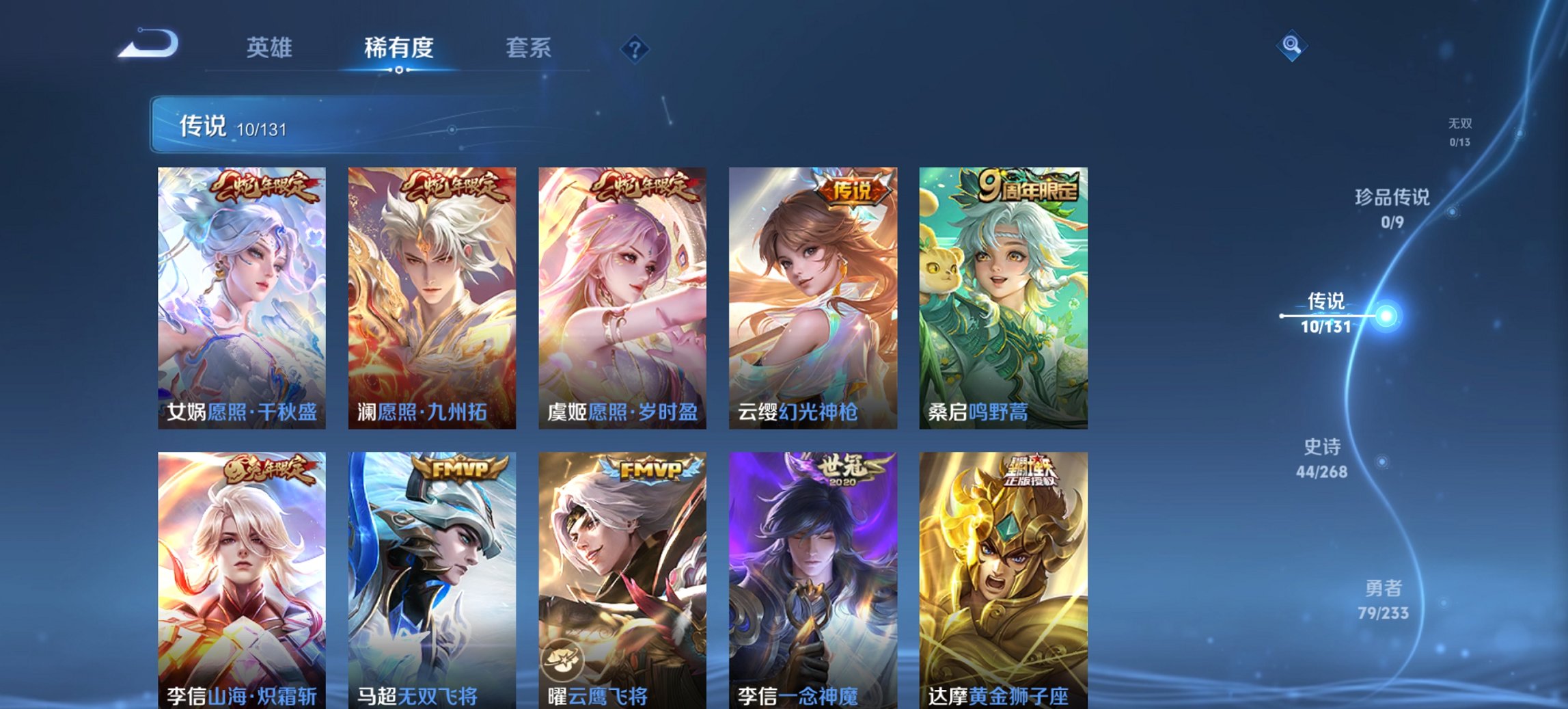The height and width of the screenshot is (709, 1568).
Task: Select the 稀有度 tab
Action: click(400, 47)
